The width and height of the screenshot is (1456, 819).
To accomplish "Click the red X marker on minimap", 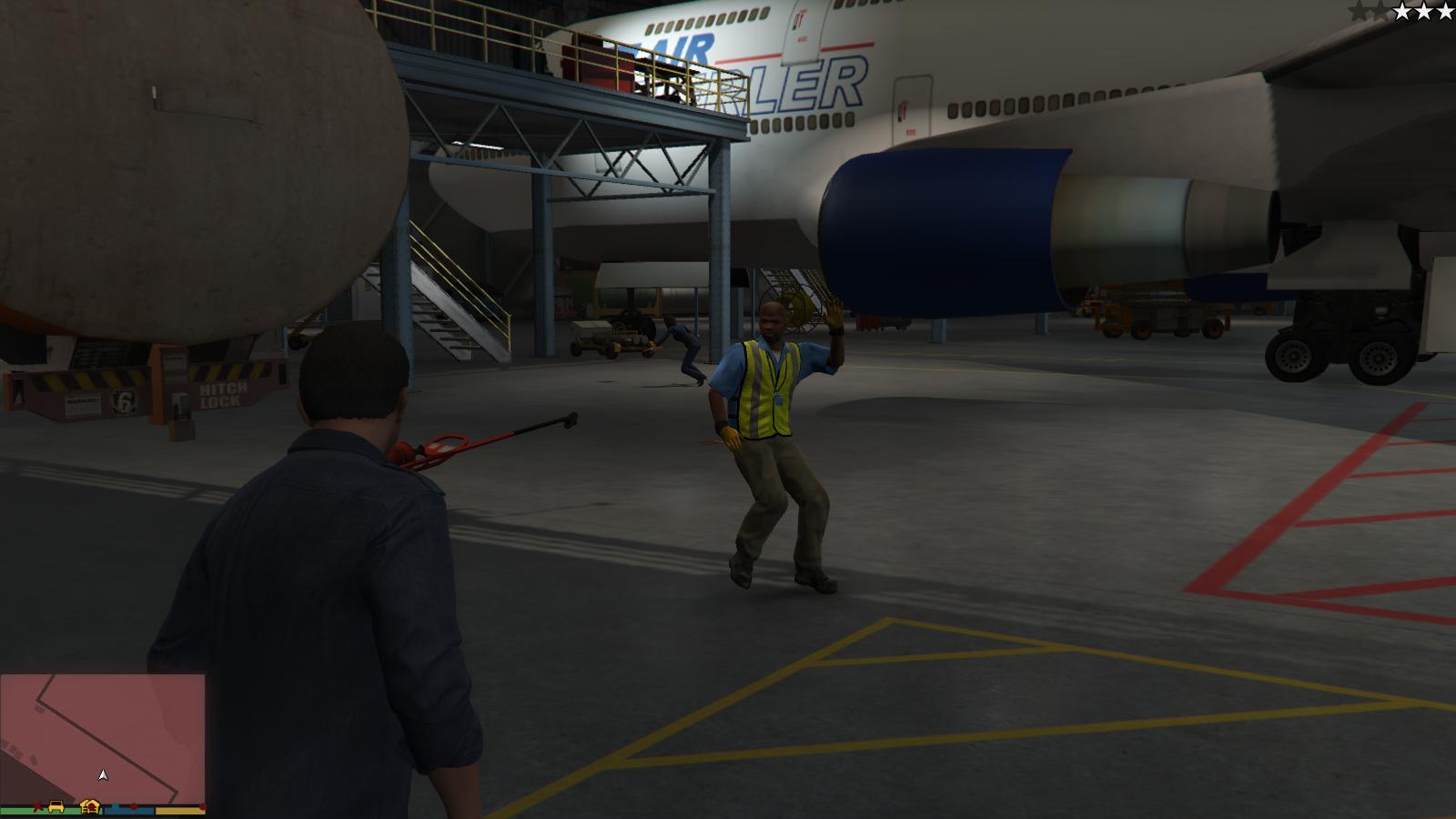I will (37, 806).
